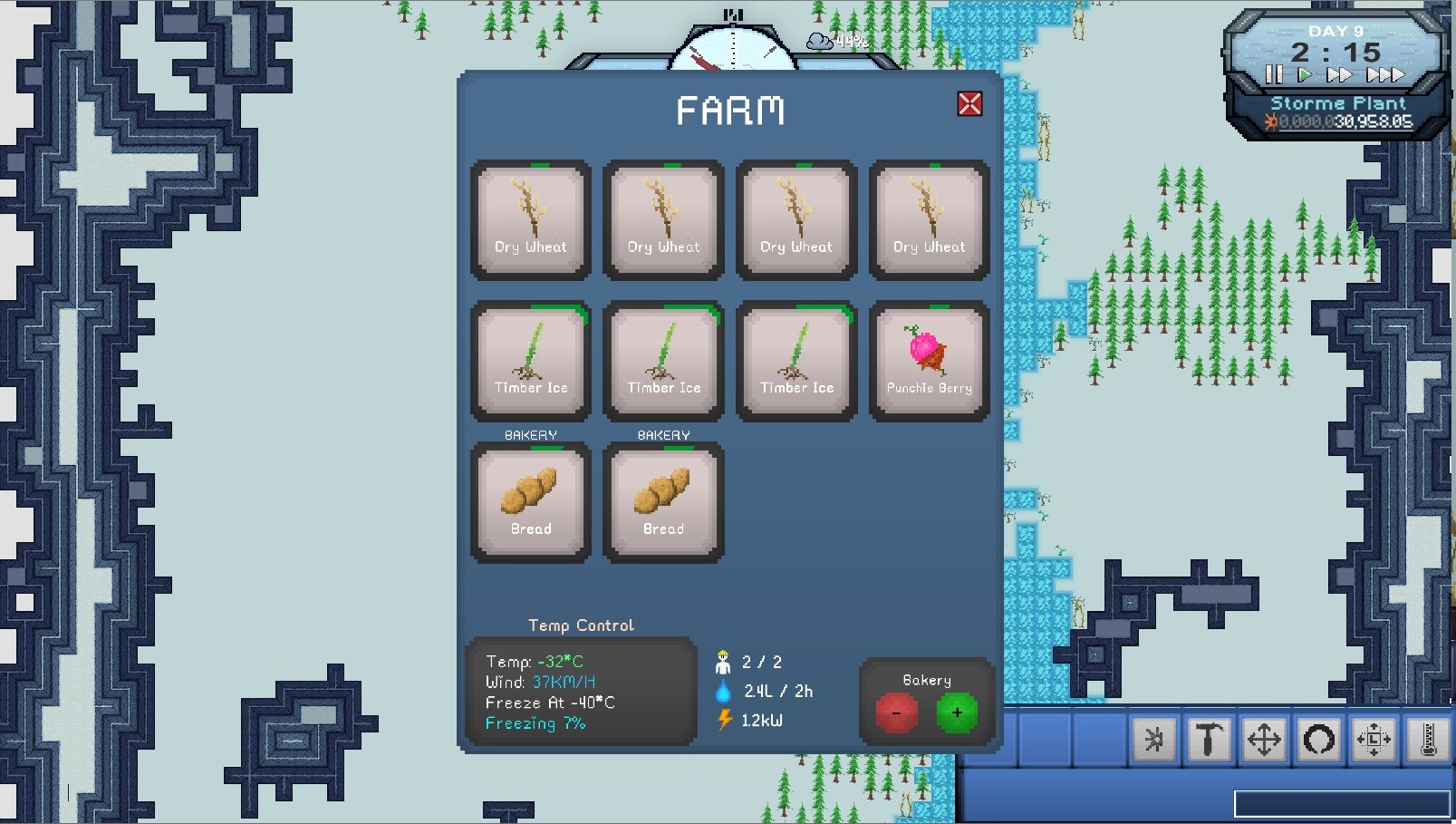
Task: Click the Temp Control info panel
Action: [x=581, y=691]
